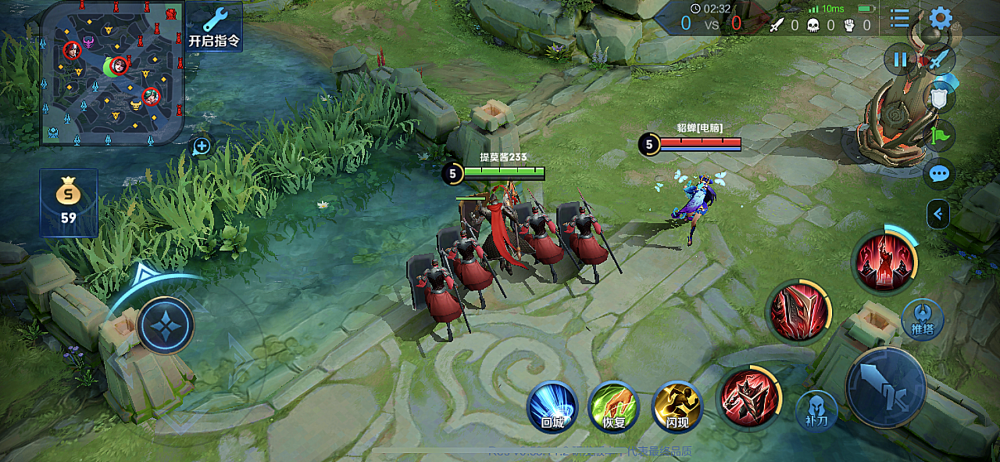
Task: Open the settings gear
Action: point(940,18)
